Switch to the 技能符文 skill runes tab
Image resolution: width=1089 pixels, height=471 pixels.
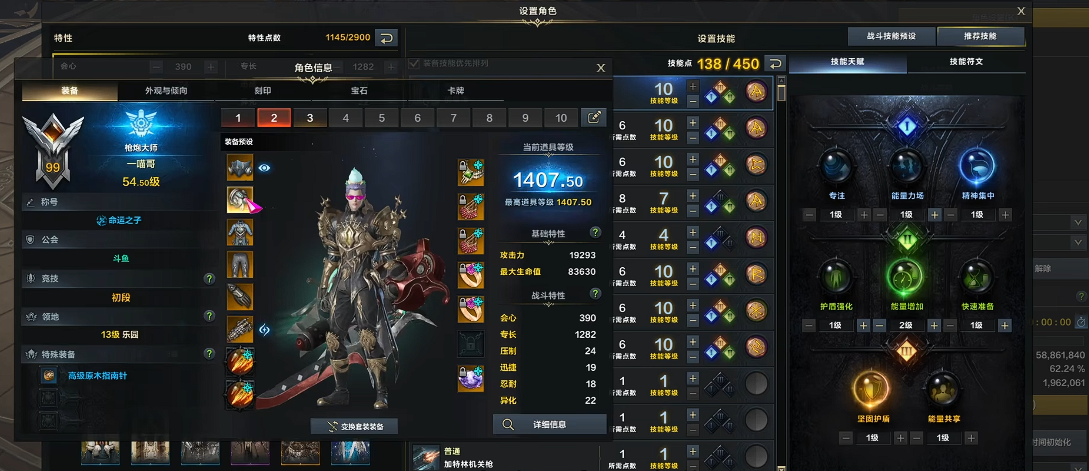tap(966, 62)
